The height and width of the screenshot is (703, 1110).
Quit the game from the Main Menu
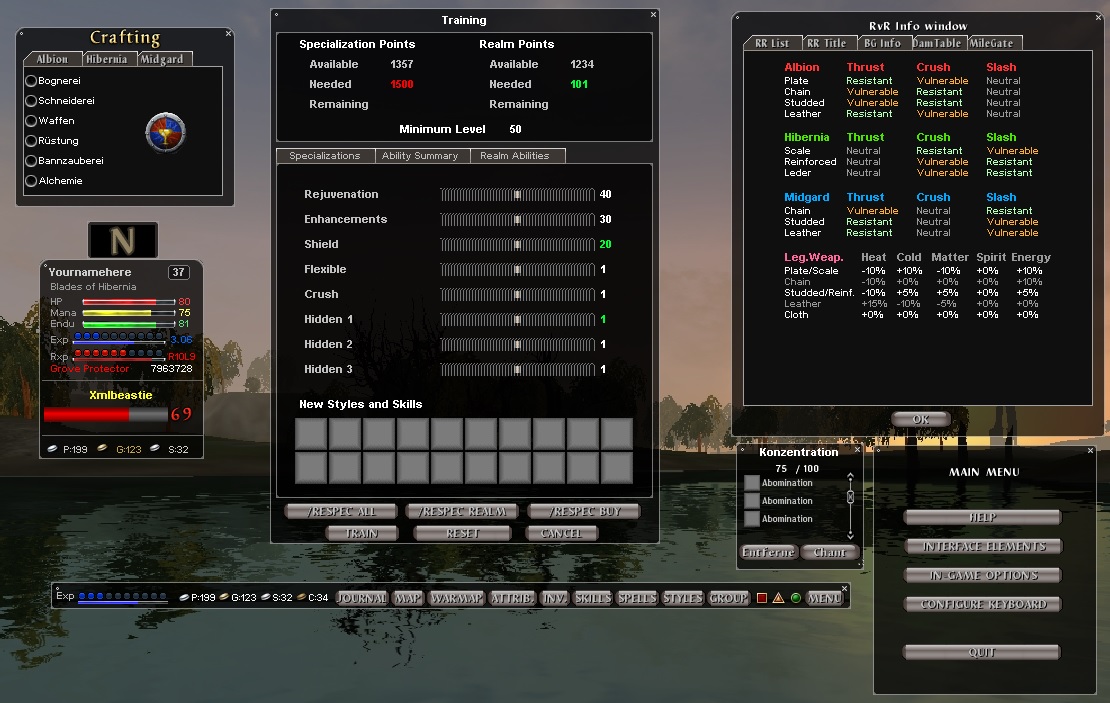(x=982, y=653)
